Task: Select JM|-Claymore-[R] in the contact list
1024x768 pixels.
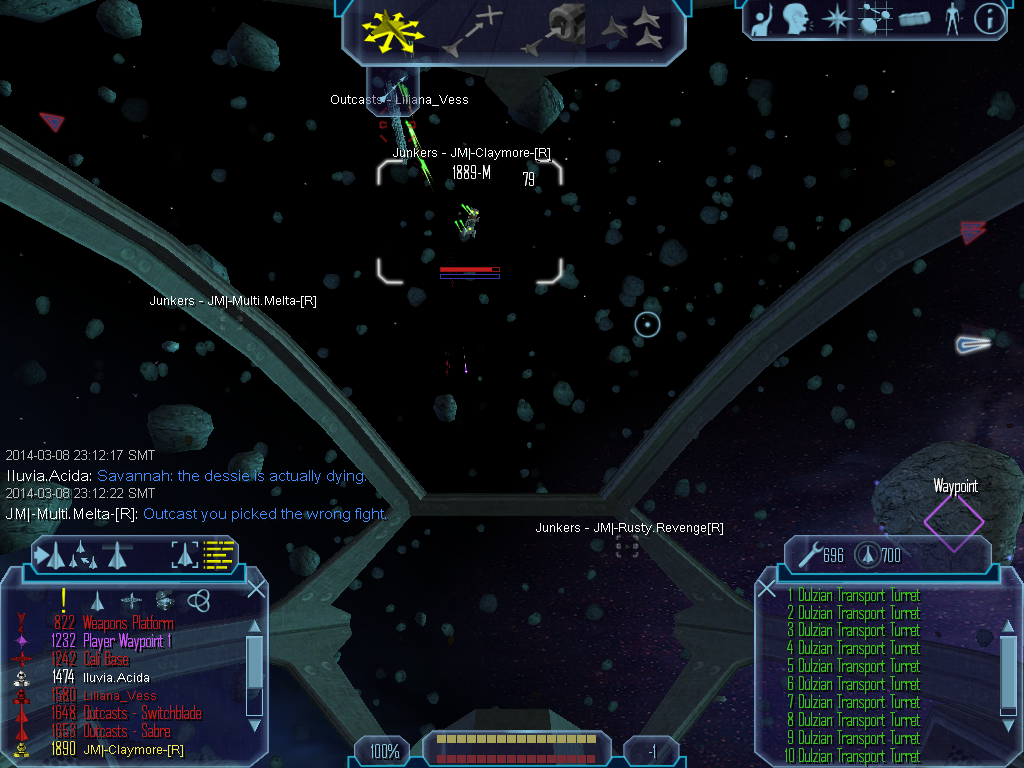Action: point(133,749)
